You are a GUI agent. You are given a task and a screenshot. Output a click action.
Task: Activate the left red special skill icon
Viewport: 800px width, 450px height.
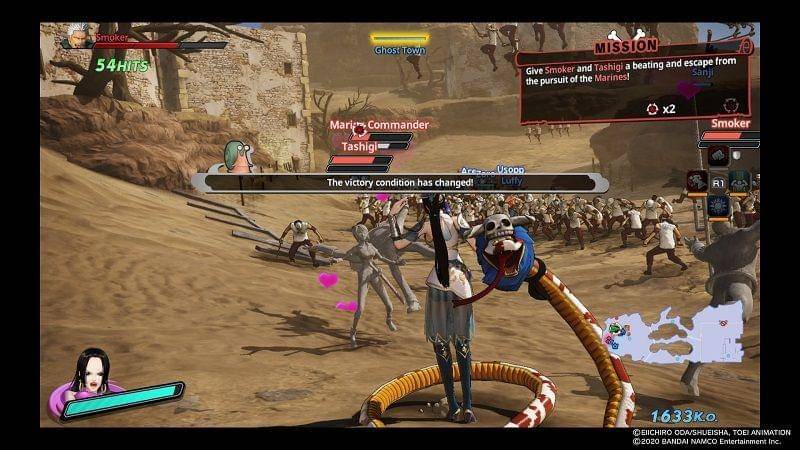[x=697, y=182]
